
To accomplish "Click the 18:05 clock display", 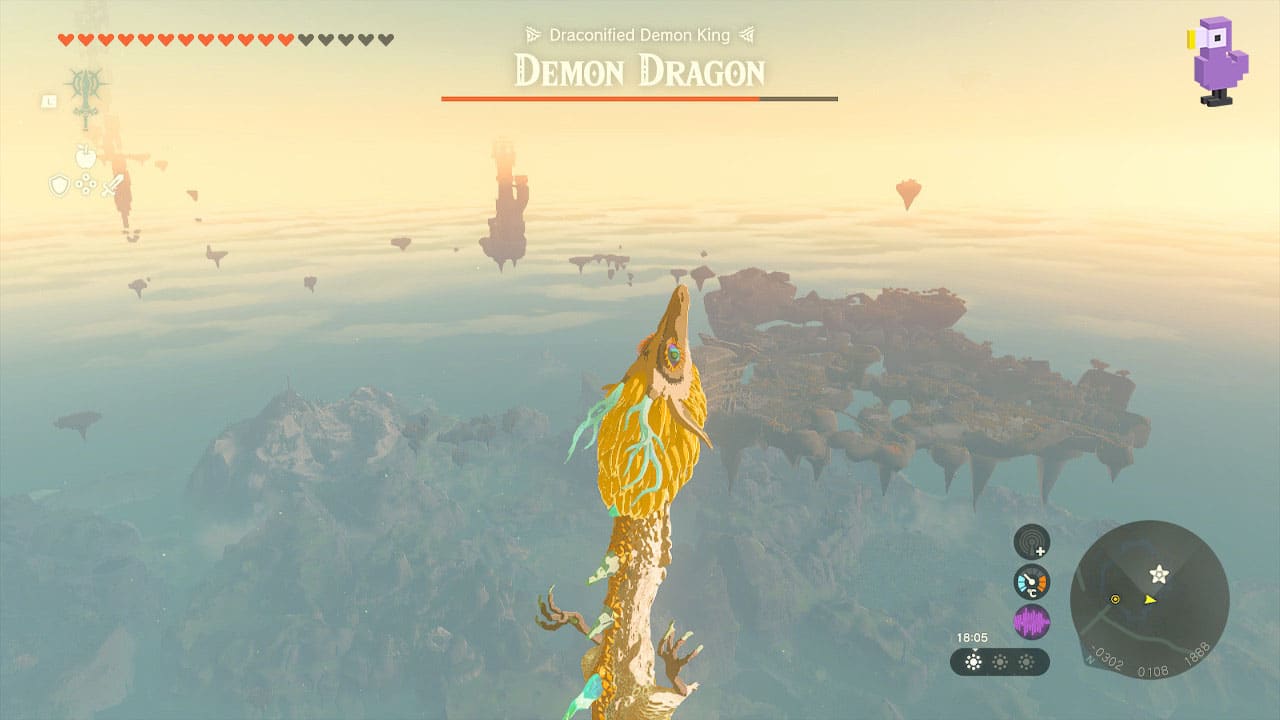I will [972, 637].
